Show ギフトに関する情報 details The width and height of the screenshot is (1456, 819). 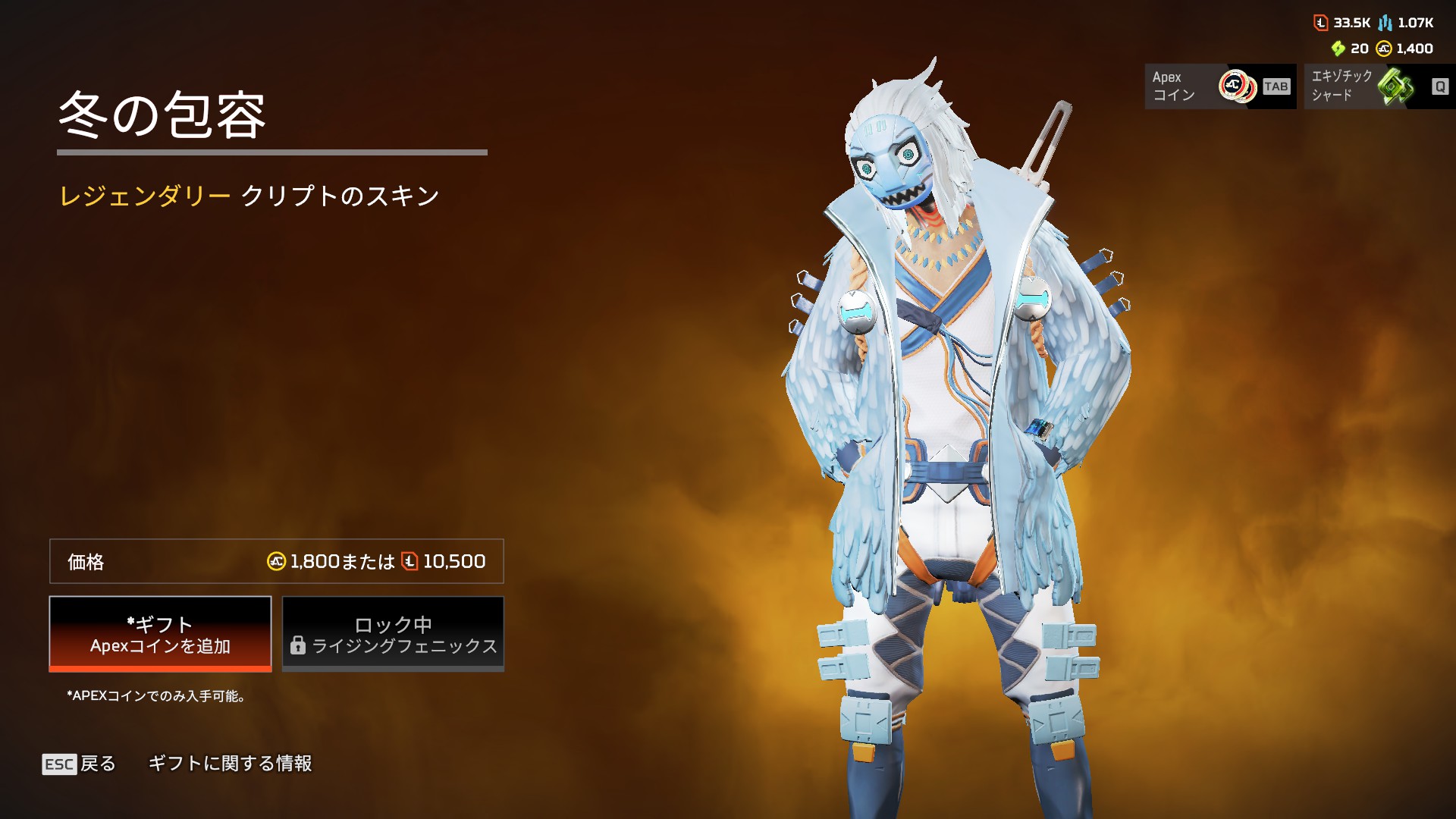point(230,764)
